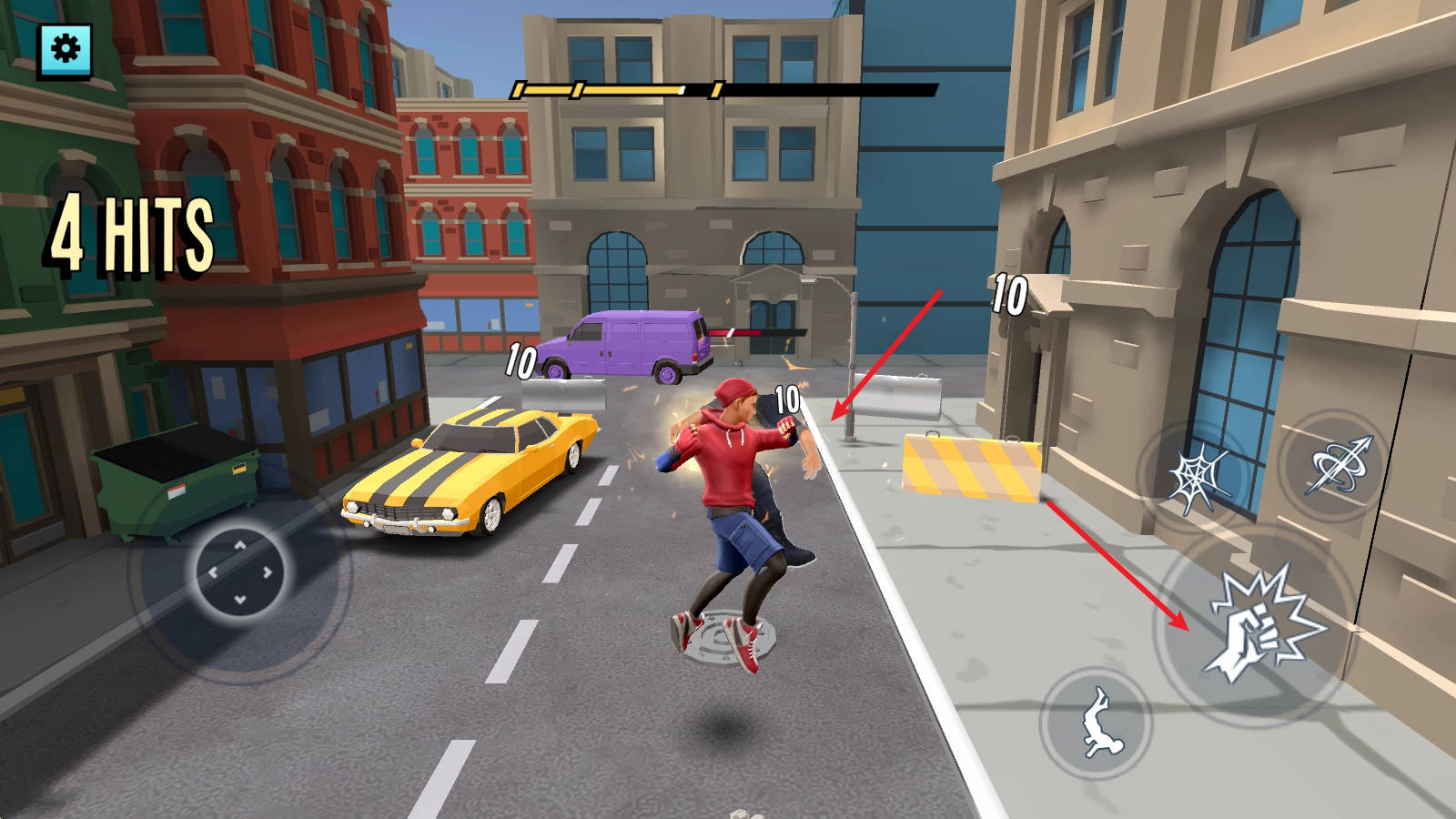Activate the spider web shoot ability

[x=1198, y=478]
